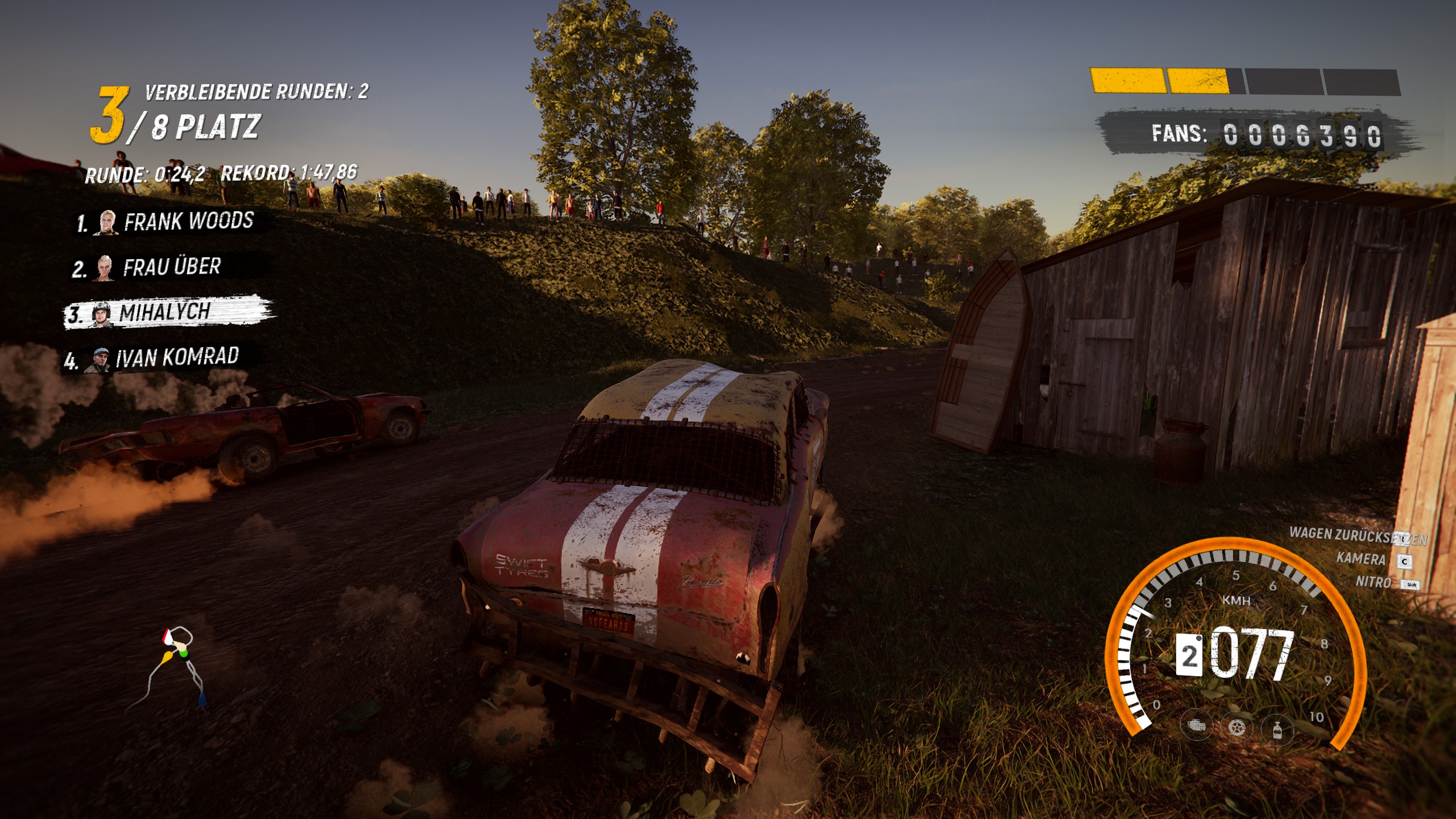1456x819 pixels.
Task: Click the engine status icon
Action: pos(1196,726)
